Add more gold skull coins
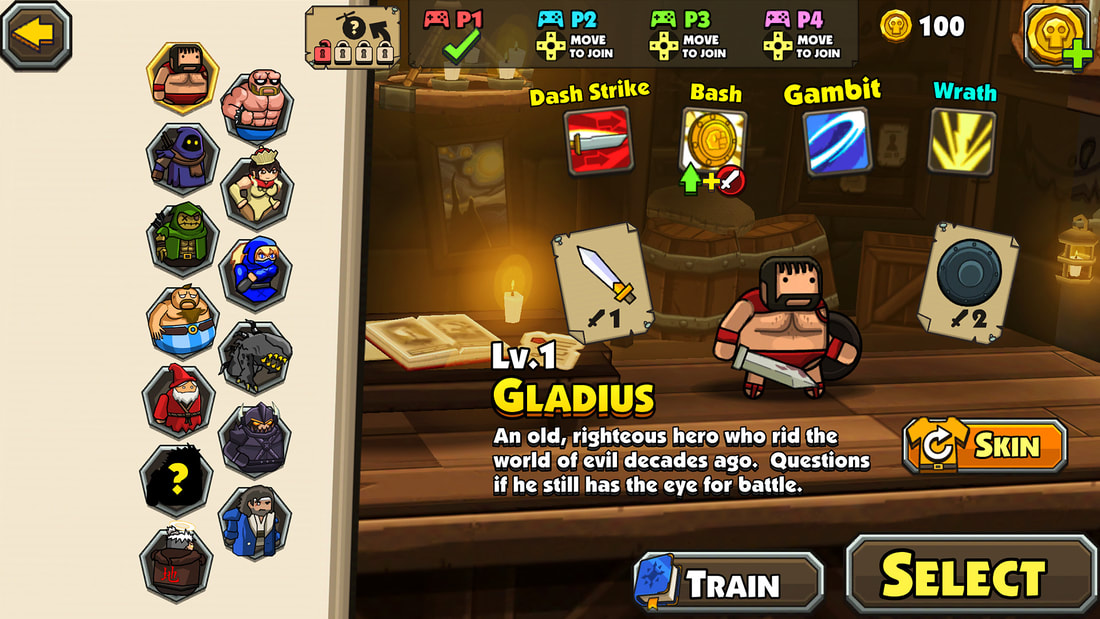1100x619 pixels. 1058,36
